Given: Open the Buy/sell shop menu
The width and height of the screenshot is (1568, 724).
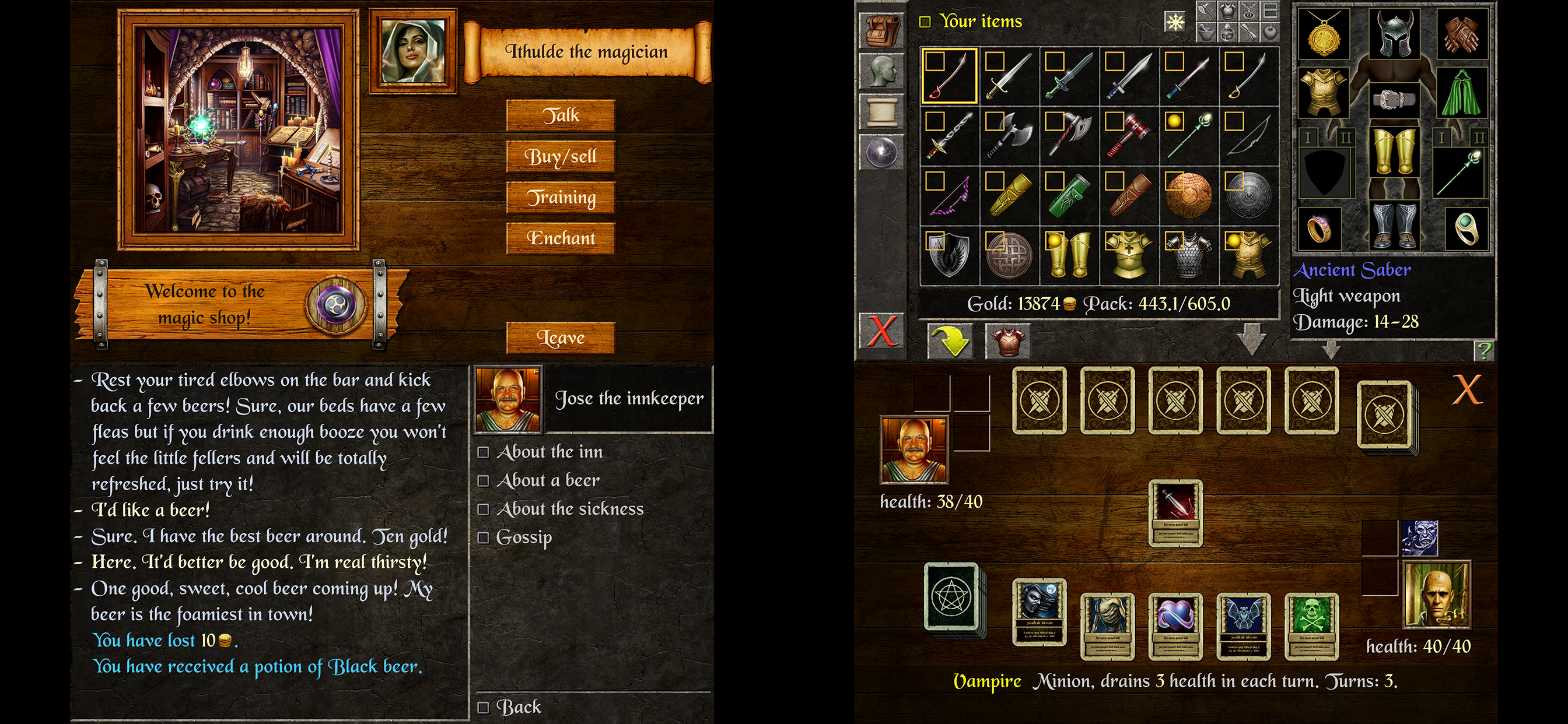Looking at the screenshot, I should pos(561,156).
